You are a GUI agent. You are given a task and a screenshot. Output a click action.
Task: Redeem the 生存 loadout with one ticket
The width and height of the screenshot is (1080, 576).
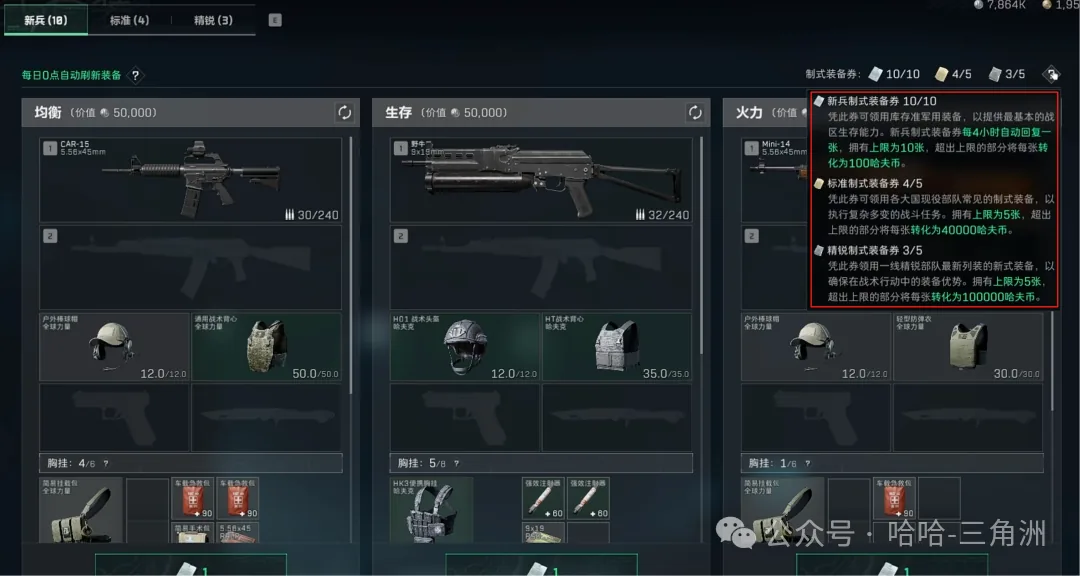pos(540,565)
